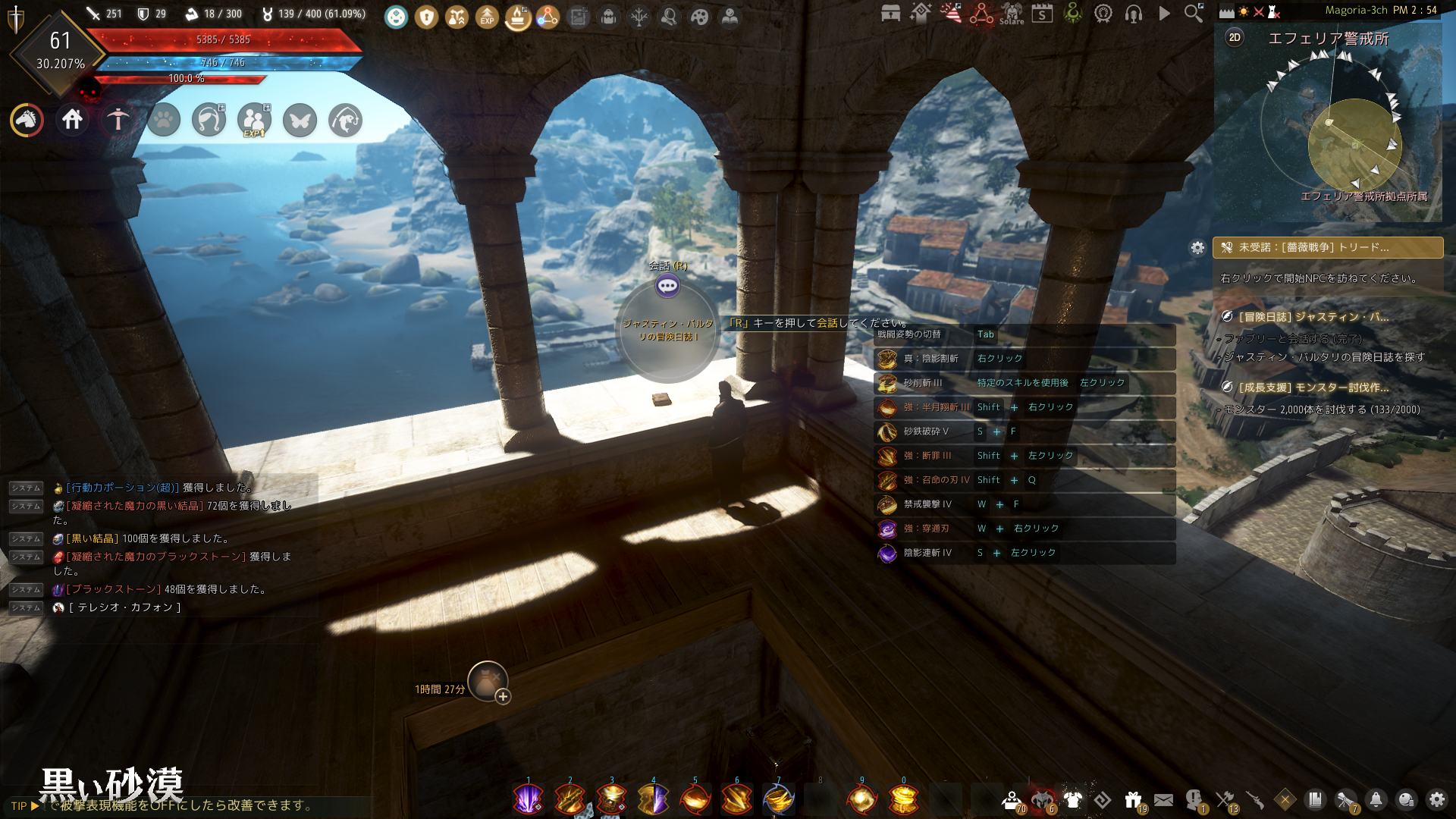Click the notification bell icon
This screenshot has width=1456, height=819.
(x=1376, y=799)
